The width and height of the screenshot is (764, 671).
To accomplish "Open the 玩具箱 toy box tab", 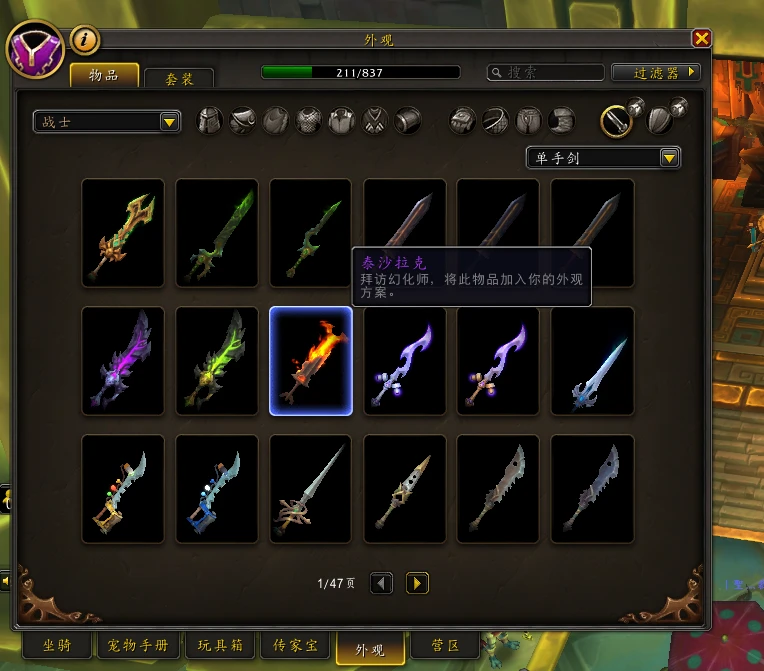I will (x=221, y=646).
